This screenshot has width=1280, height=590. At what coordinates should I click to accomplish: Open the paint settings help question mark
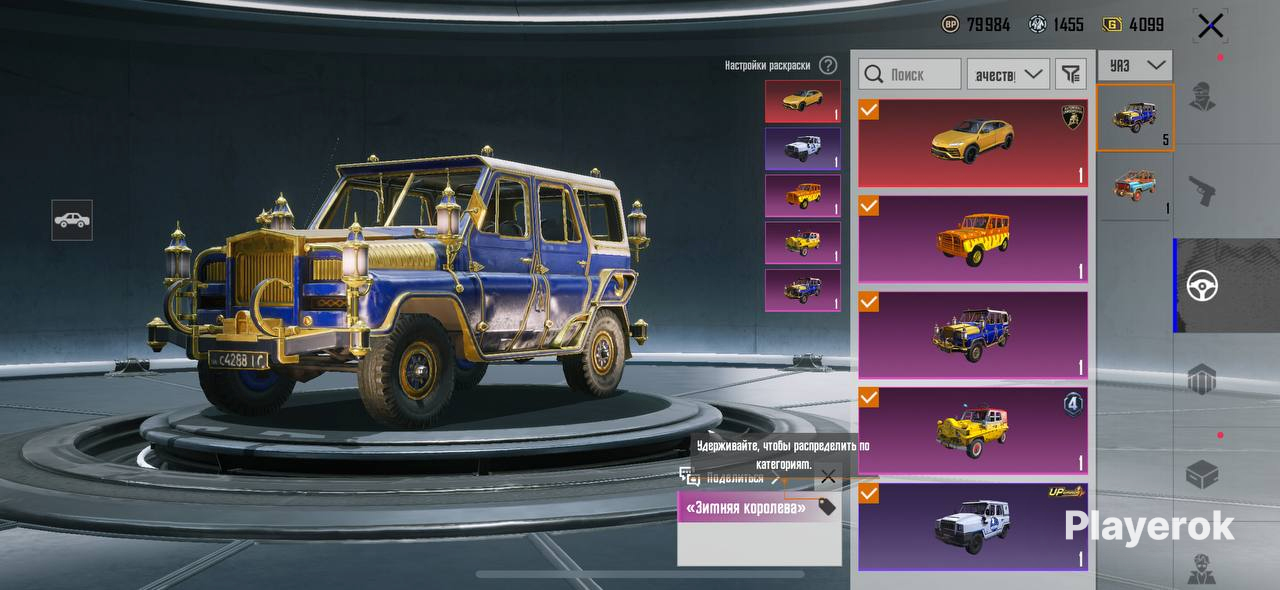click(x=828, y=65)
